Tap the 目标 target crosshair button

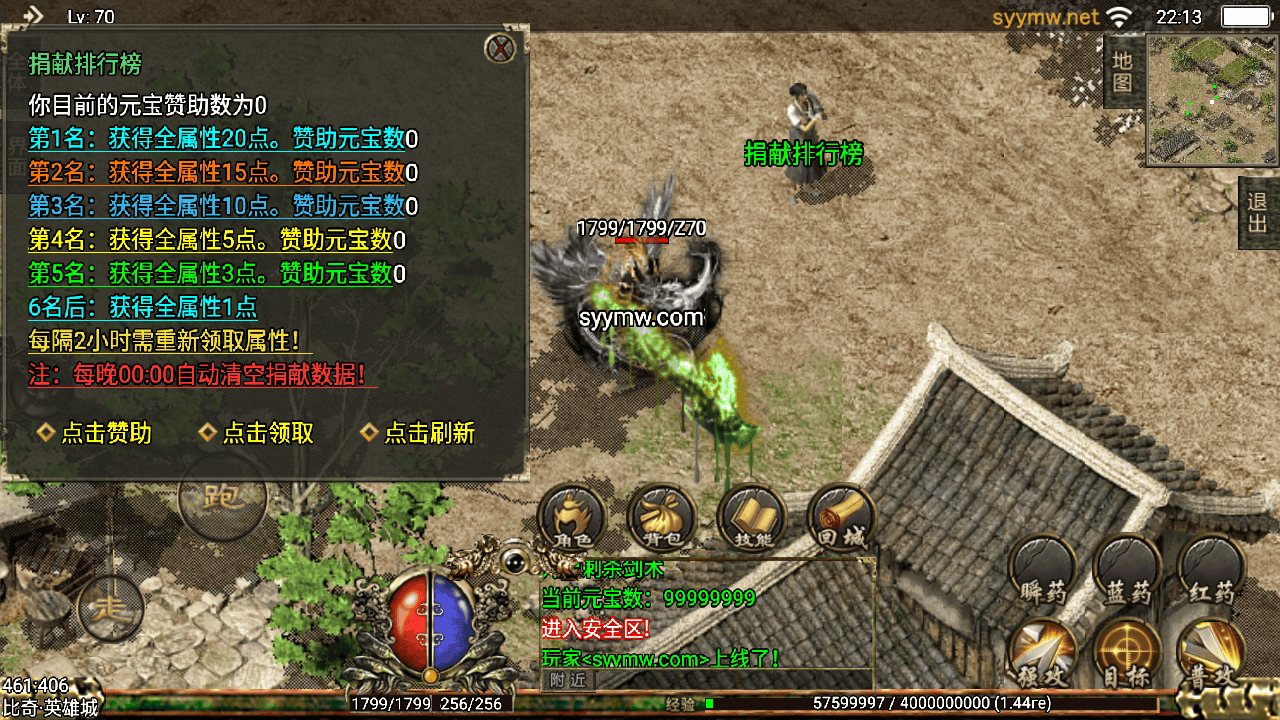pos(1127,654)
